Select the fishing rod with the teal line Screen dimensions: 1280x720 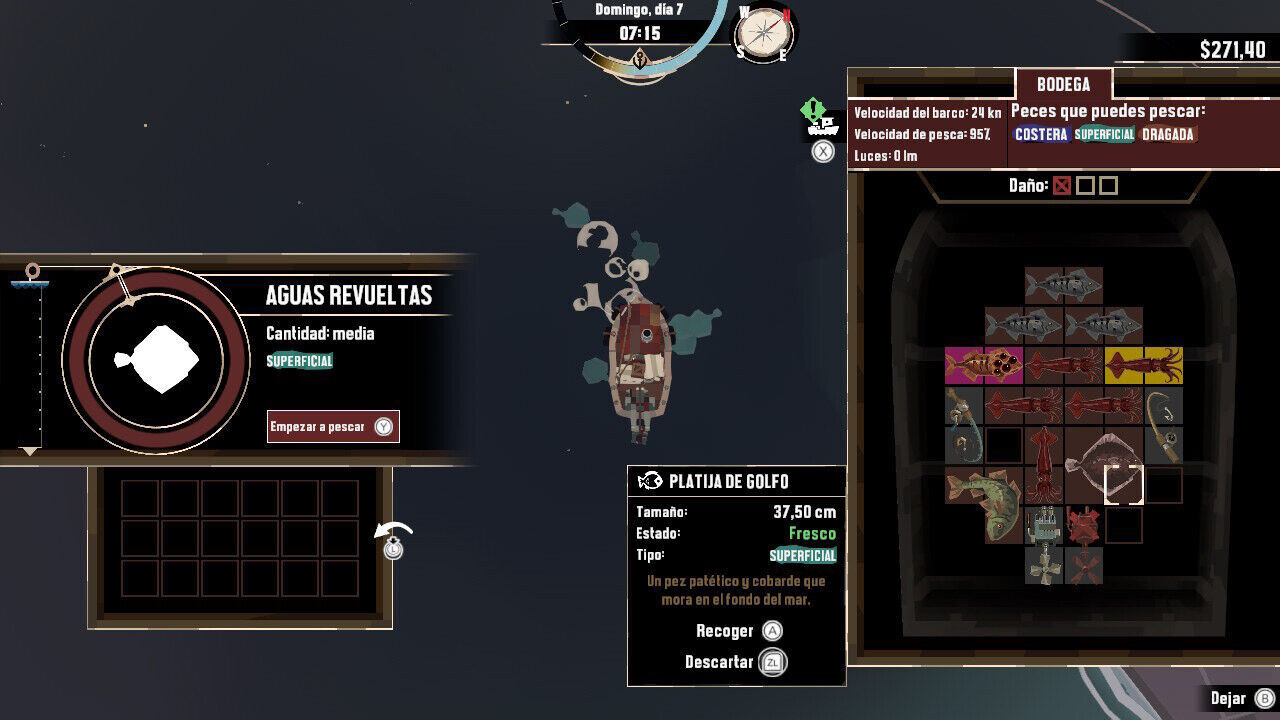pyautogui.click(x=964, y=425)
